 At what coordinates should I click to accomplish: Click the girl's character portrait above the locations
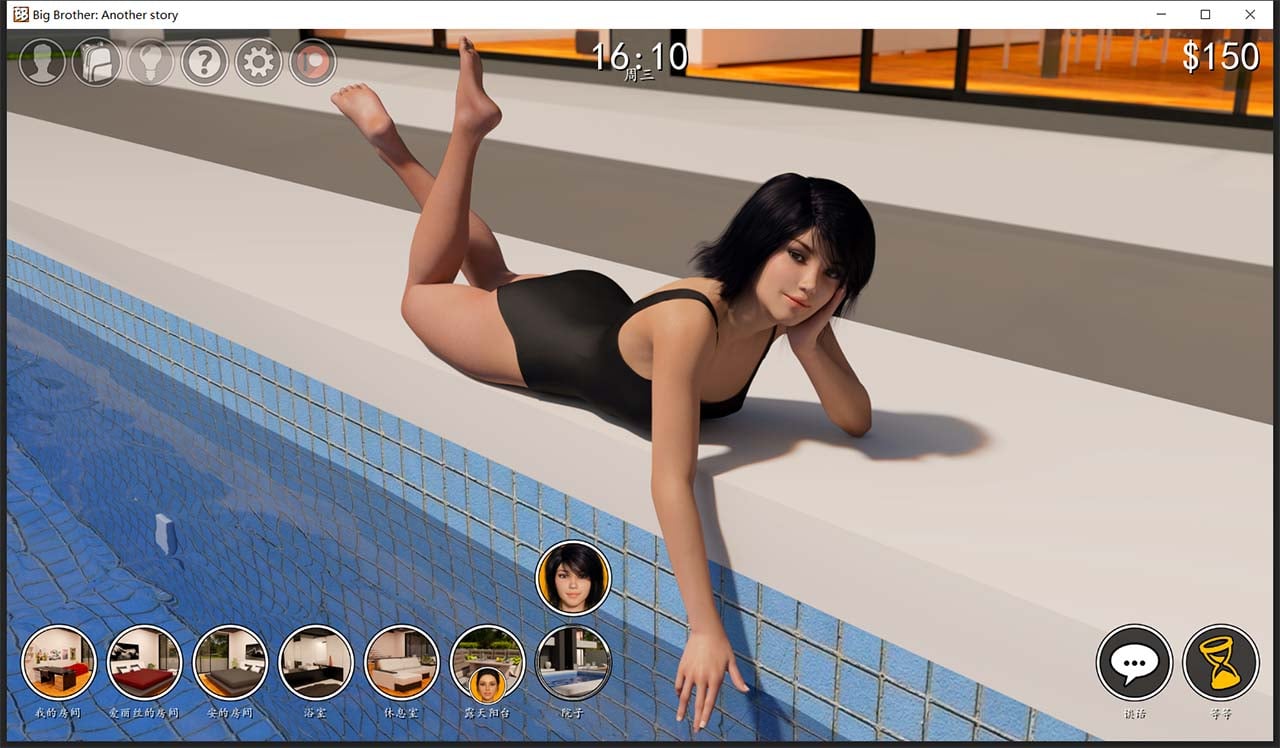click(x=573, y=577)
